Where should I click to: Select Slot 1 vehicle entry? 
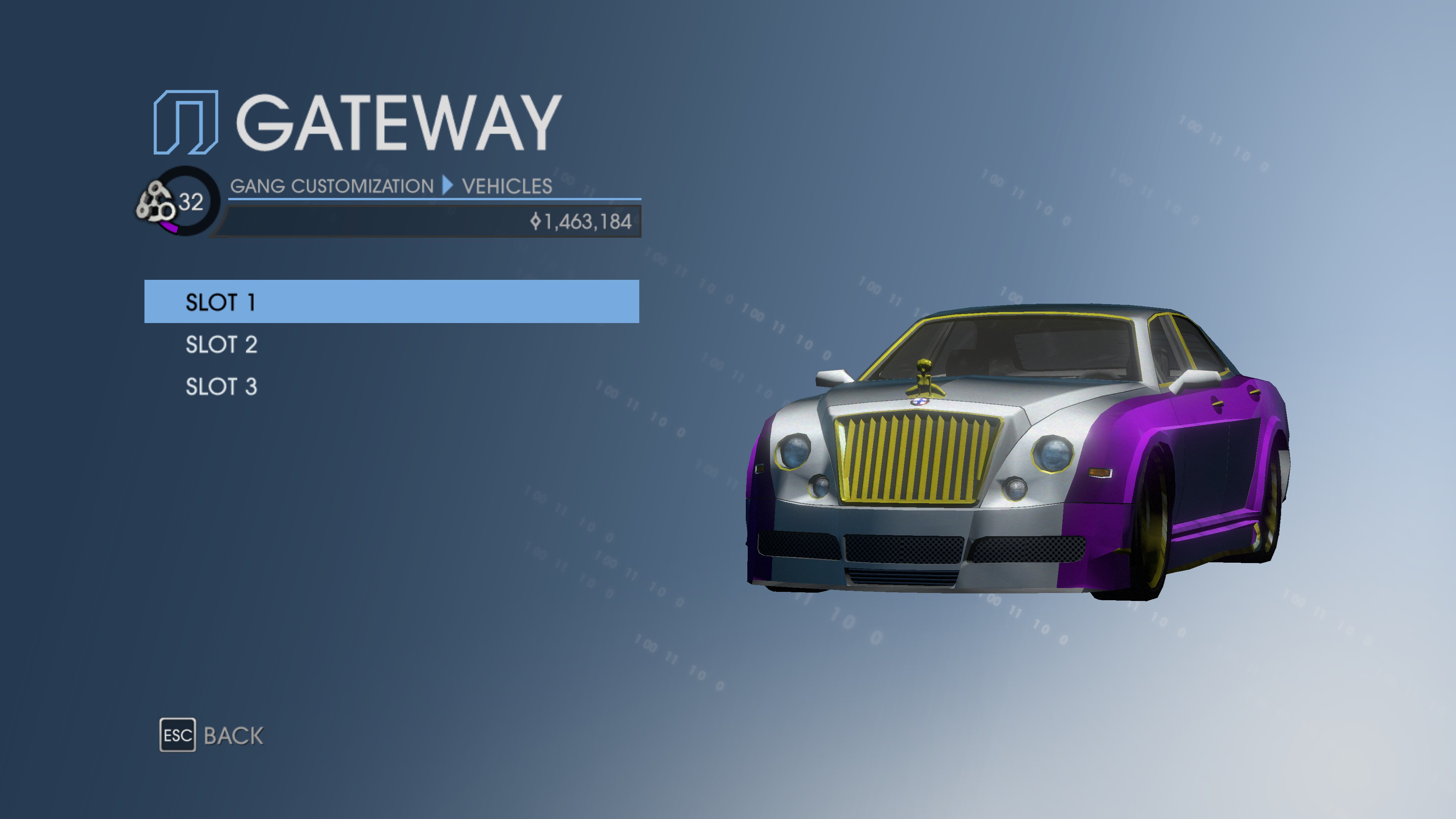pyautogui.click(x=391, y=302)
